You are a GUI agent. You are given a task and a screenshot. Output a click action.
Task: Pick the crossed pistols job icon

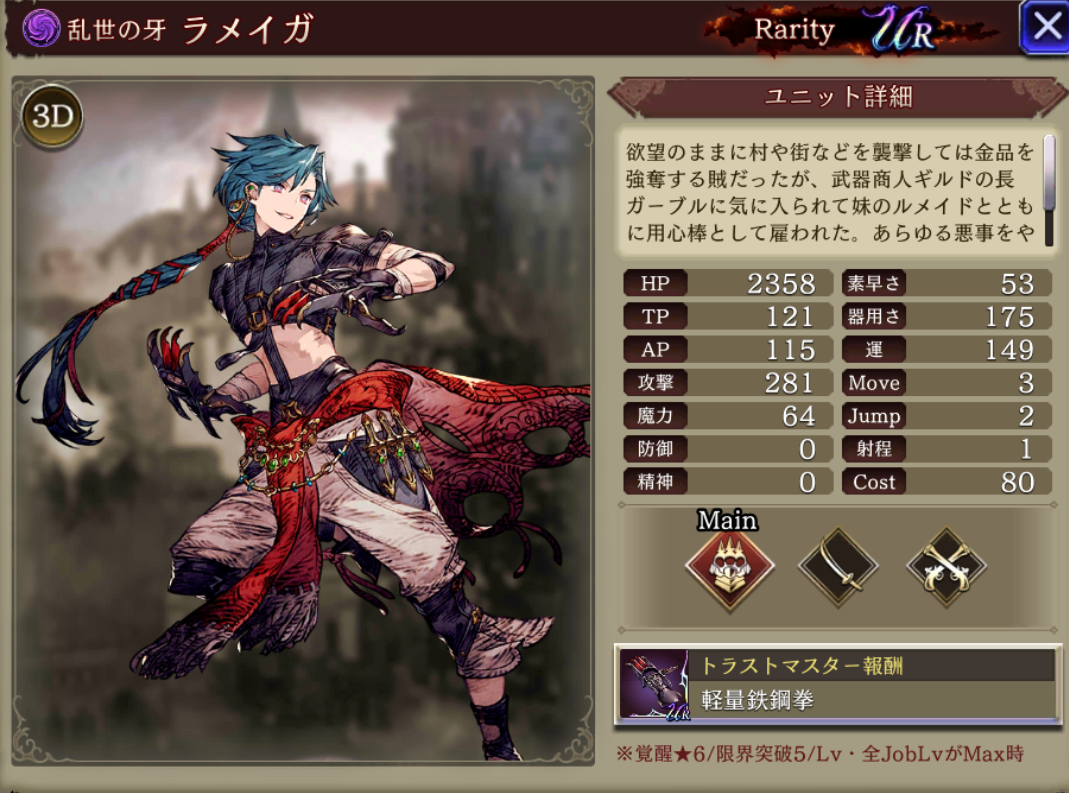point(946,567)
